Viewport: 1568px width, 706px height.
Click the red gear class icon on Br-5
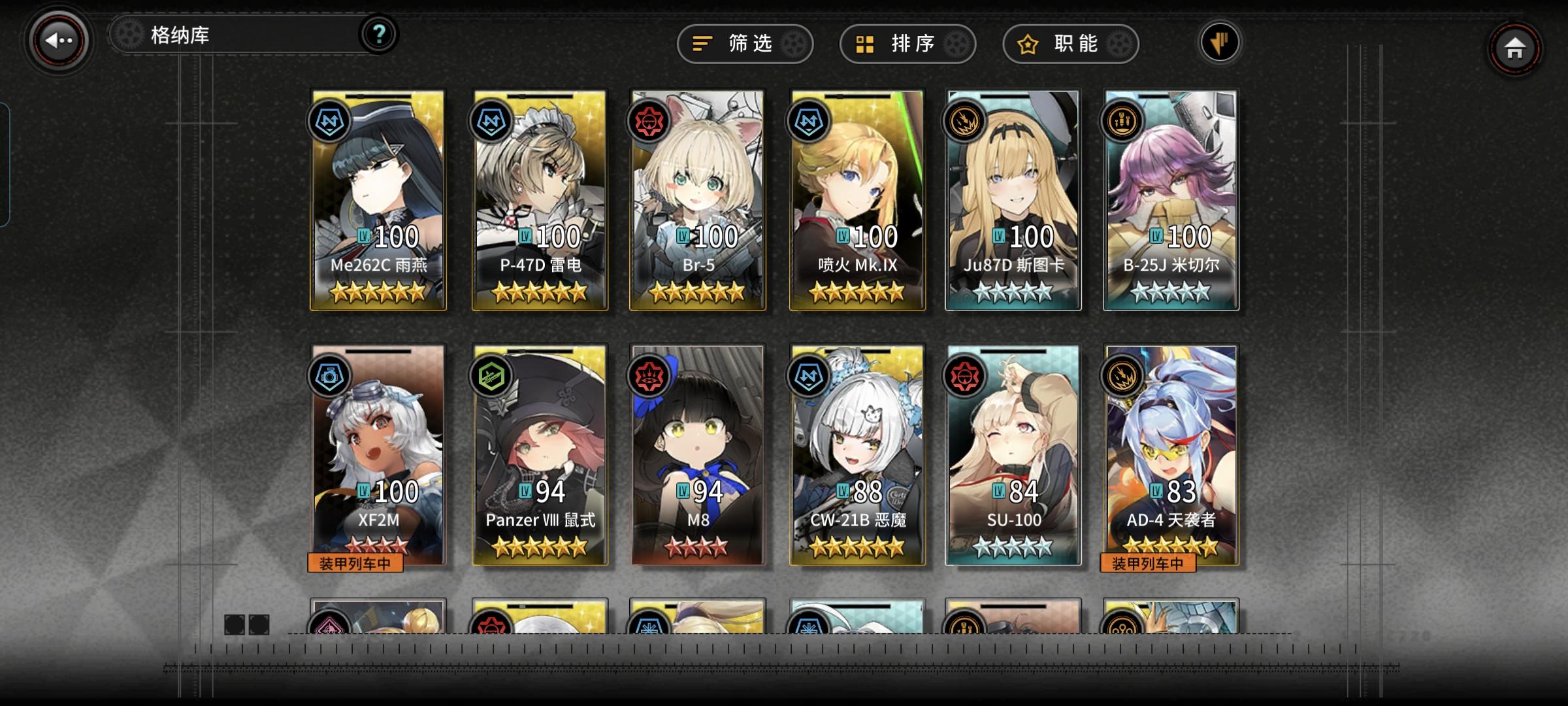pyautogui.click(x=648, y=121)
